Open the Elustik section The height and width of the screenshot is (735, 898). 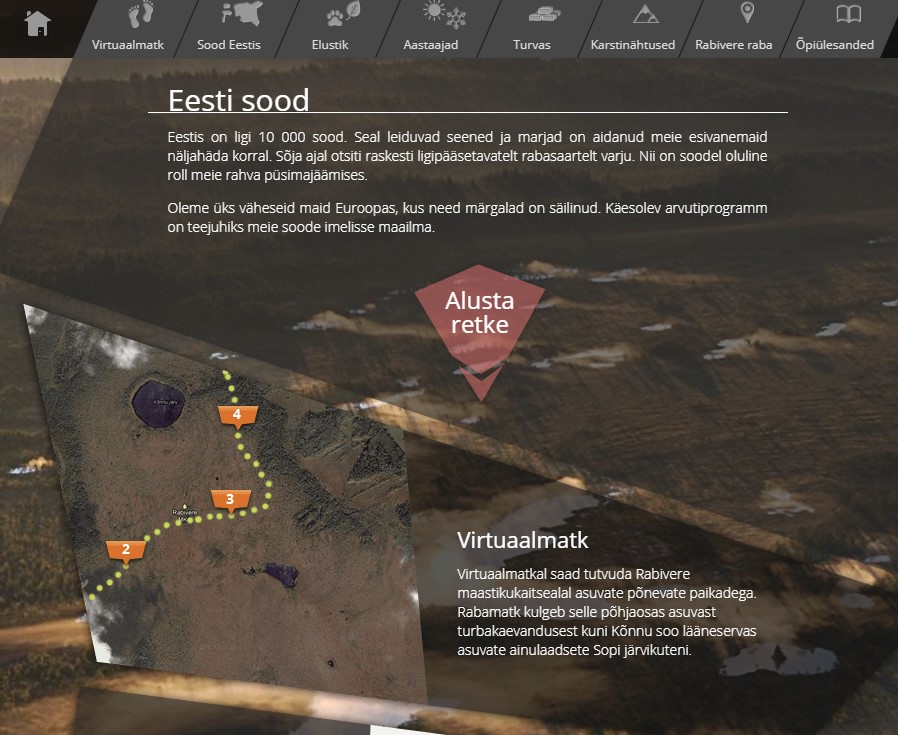[x=329, y=28]
